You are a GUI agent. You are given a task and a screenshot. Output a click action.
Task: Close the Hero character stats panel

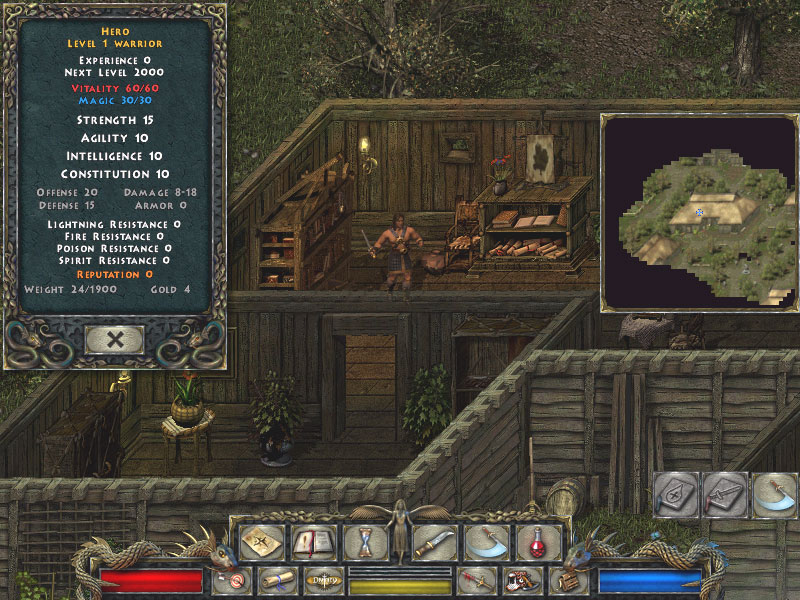point(115,339)
